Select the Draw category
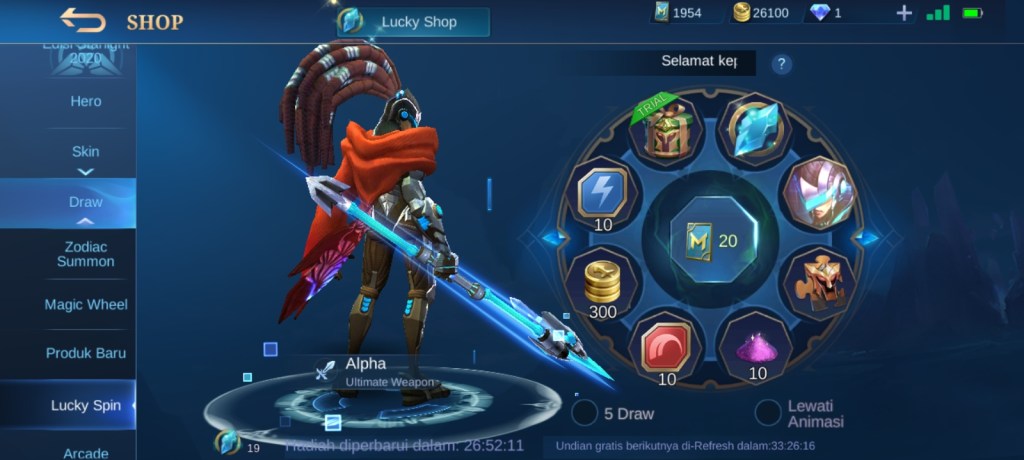1024x460 pixels. [86, 202]
